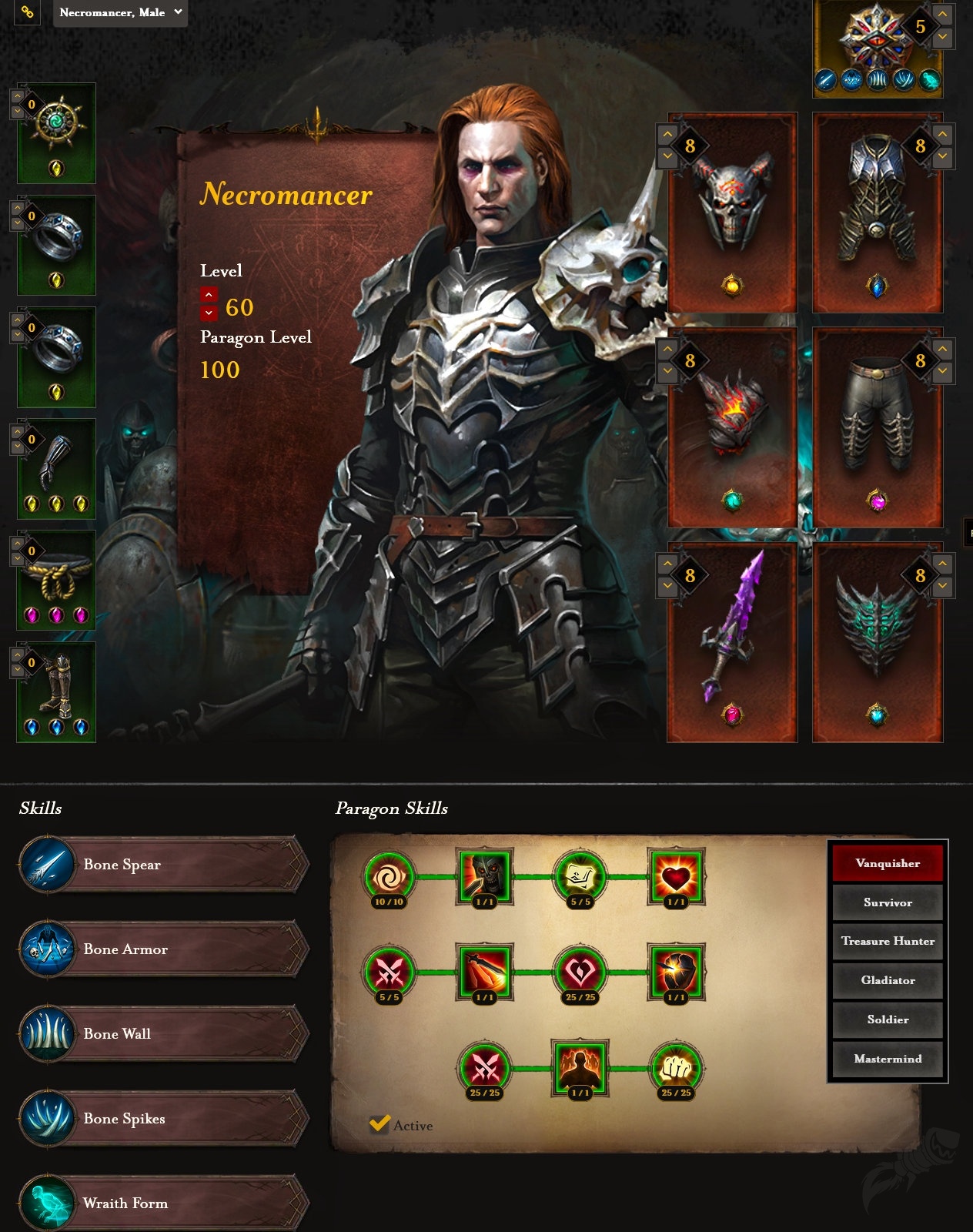Select the boots equipment slot
This screenshot has height=1232, width=973.
(x=57, y=691)
